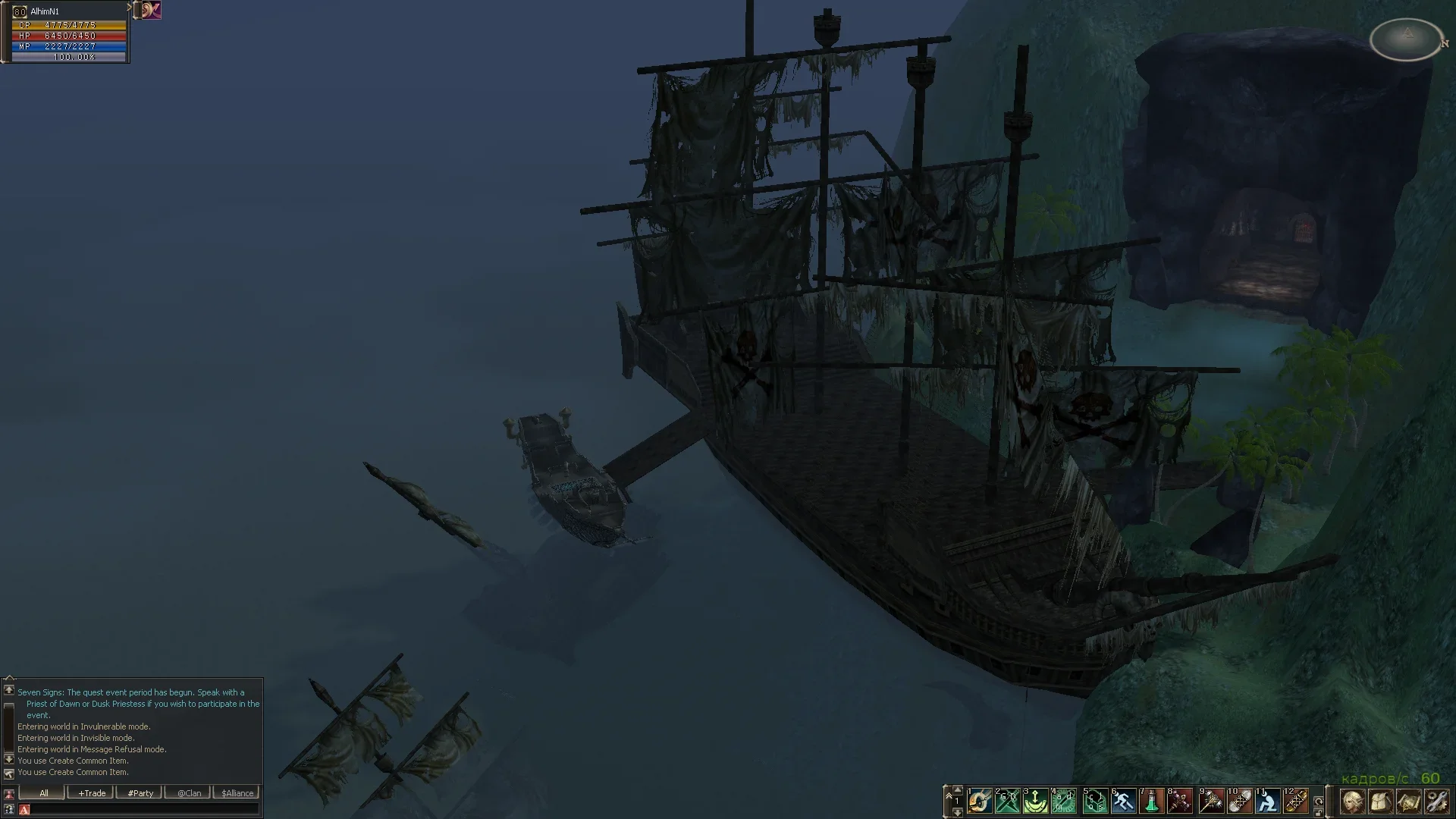The height and width of the screenshot is (819, 1456).
Task: Click the message refusal buff icon
Action: [152, 10]
